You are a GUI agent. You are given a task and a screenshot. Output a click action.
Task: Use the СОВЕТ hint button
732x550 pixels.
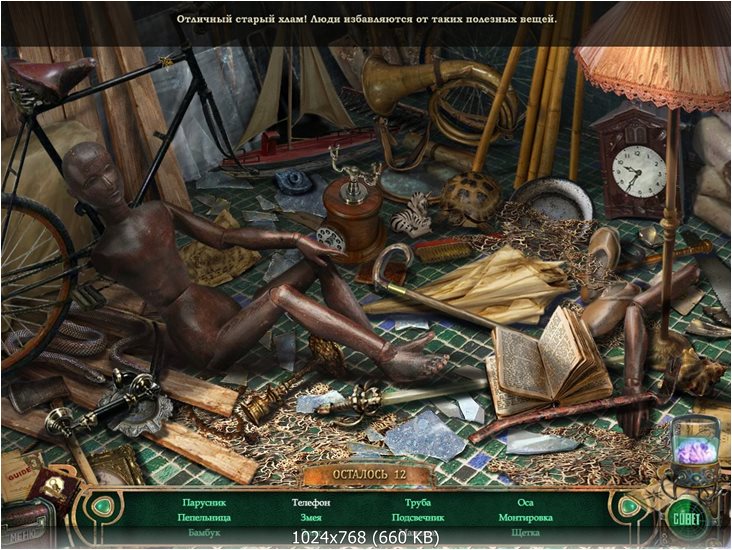(687, 518)
